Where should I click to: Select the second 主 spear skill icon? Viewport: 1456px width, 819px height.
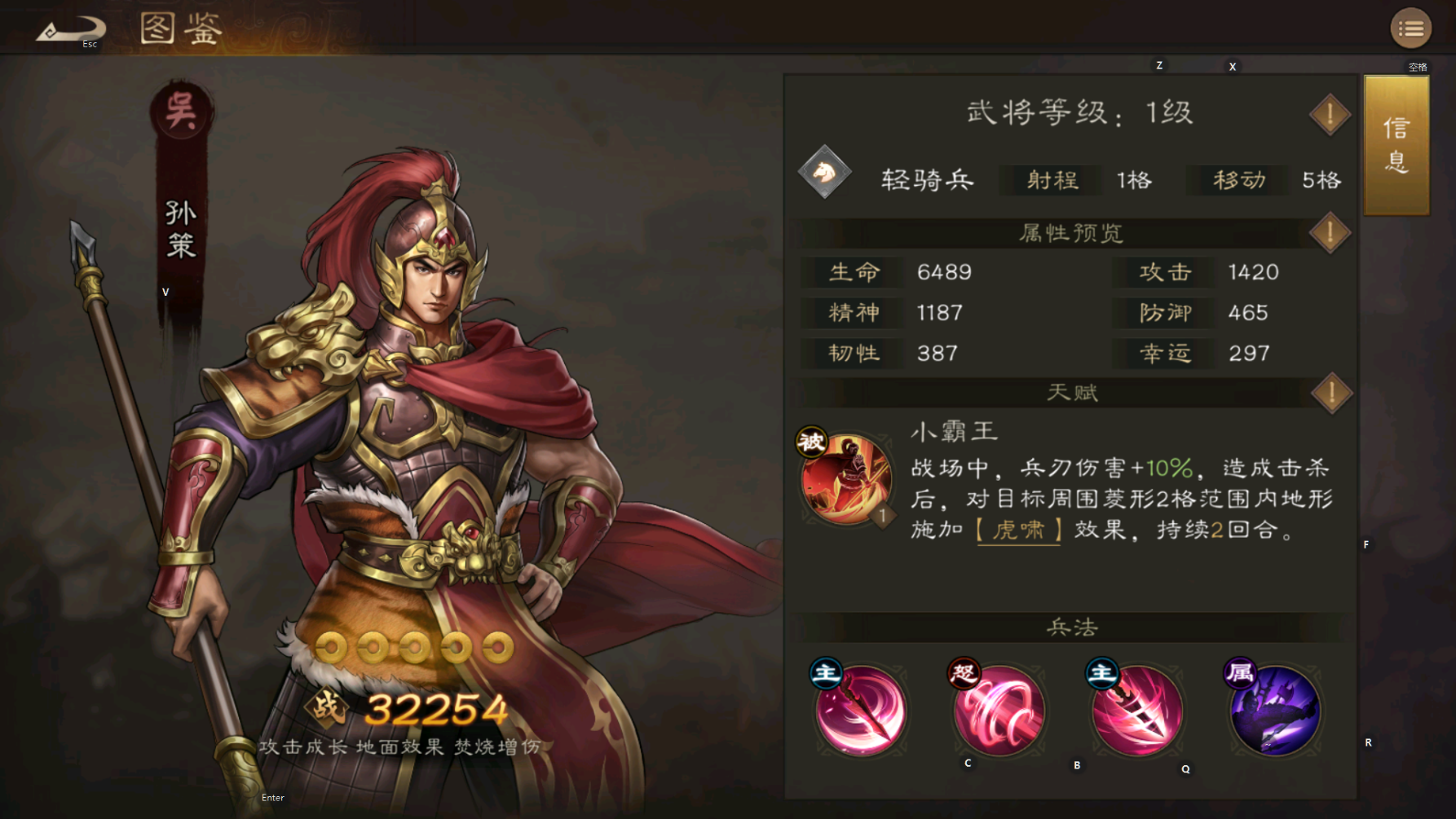tap(1136, 711)
